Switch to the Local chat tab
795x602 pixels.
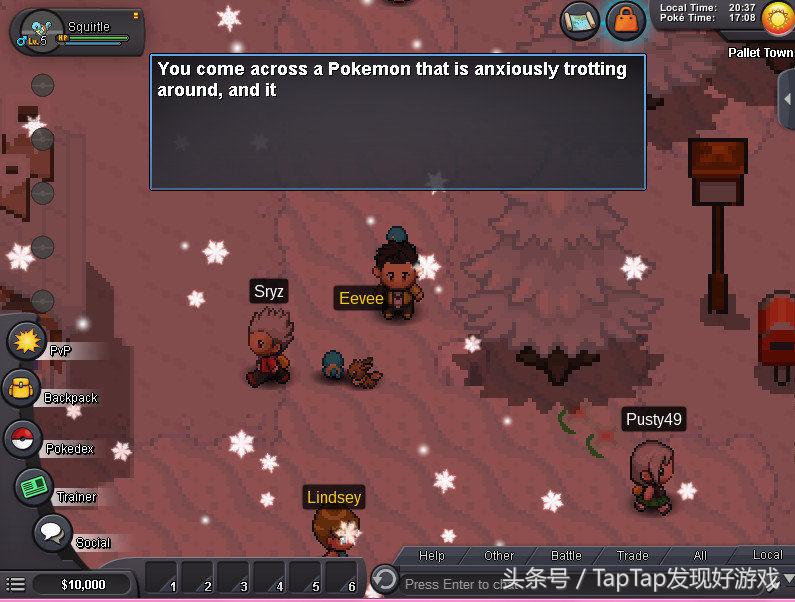tap(767, 555)
